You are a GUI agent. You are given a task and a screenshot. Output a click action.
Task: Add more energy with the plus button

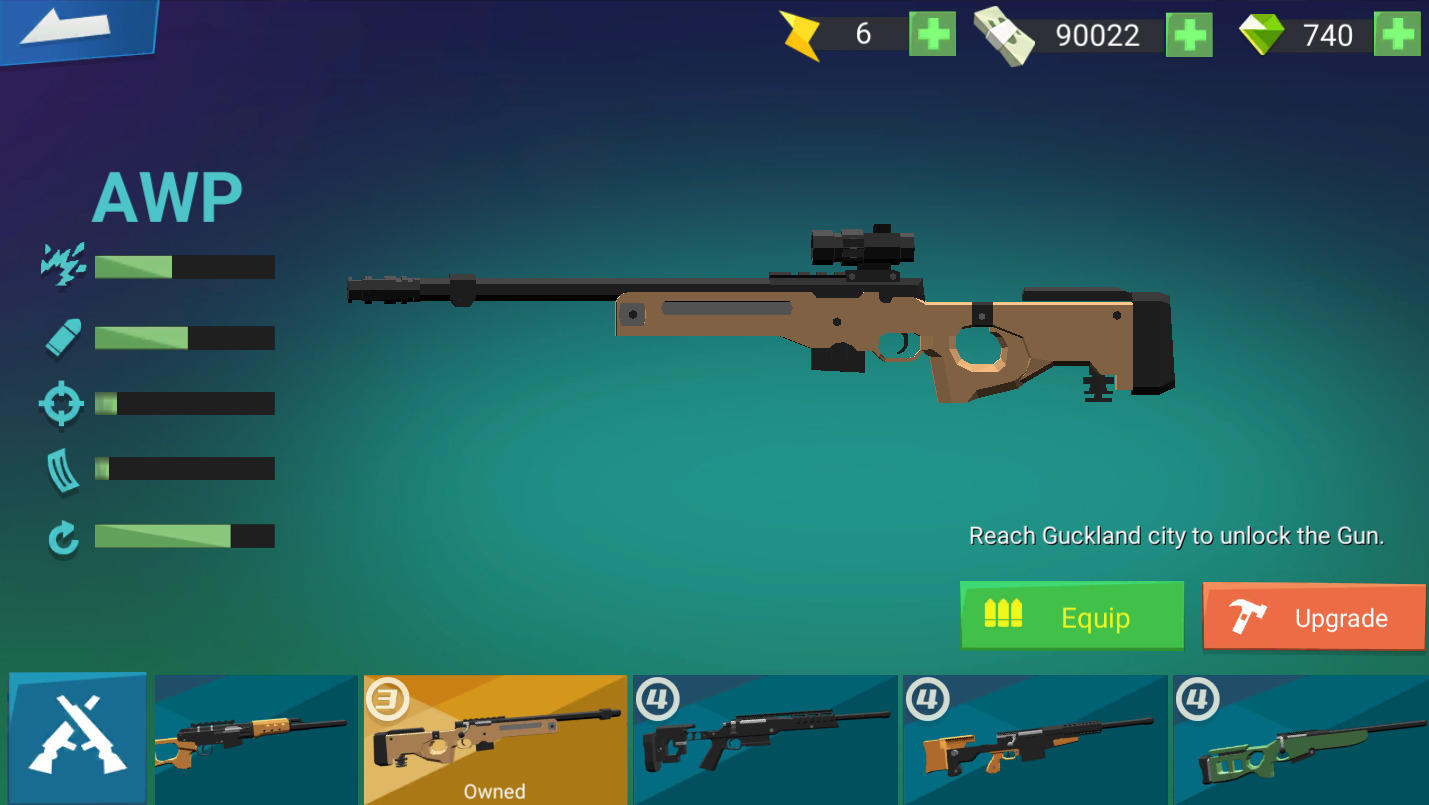932,35
